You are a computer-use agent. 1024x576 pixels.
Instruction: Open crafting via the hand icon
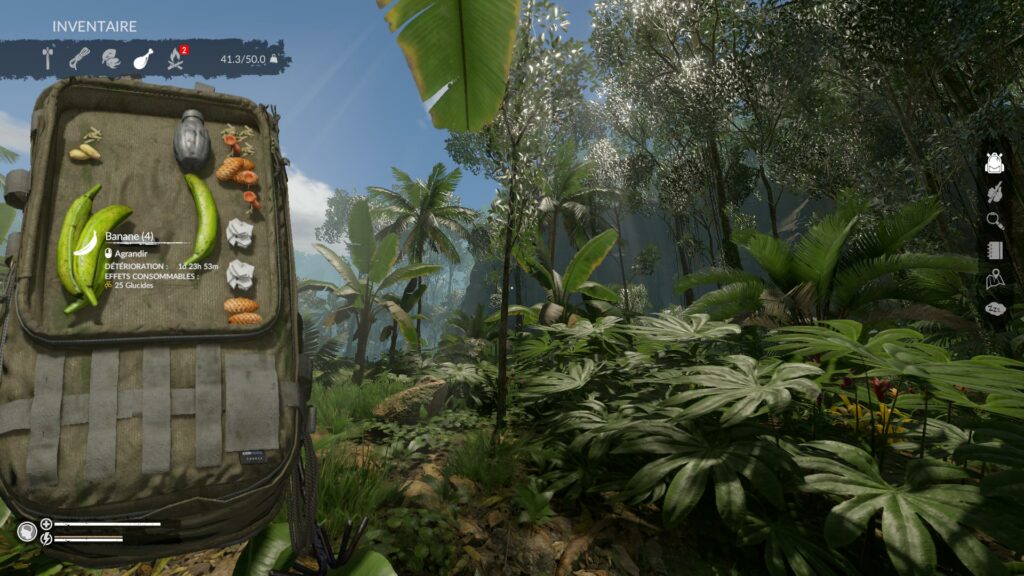pos(994,192)
